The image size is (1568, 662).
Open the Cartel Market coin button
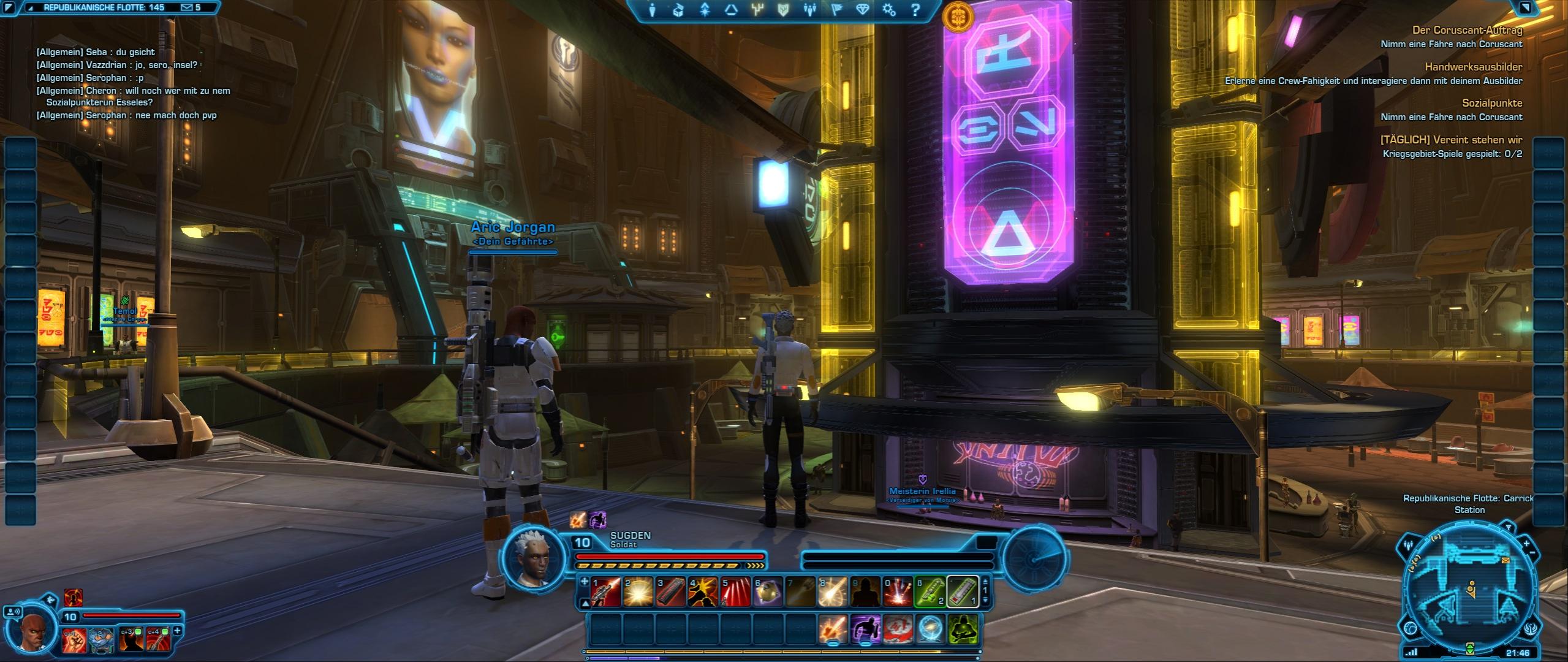click(954, 18)
